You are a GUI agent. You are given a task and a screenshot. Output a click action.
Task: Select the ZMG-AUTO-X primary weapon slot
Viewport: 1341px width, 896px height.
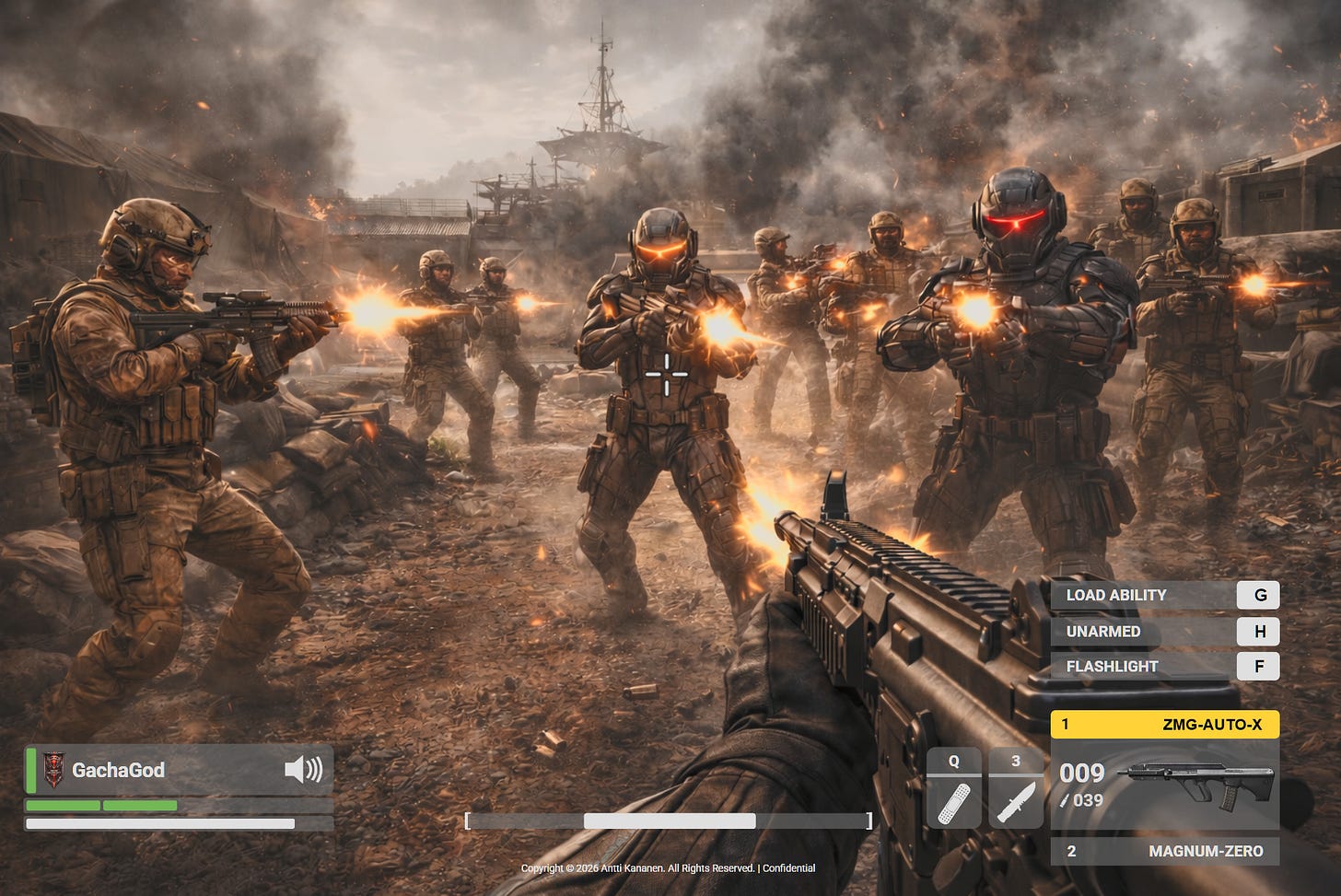coord(1164,725)
